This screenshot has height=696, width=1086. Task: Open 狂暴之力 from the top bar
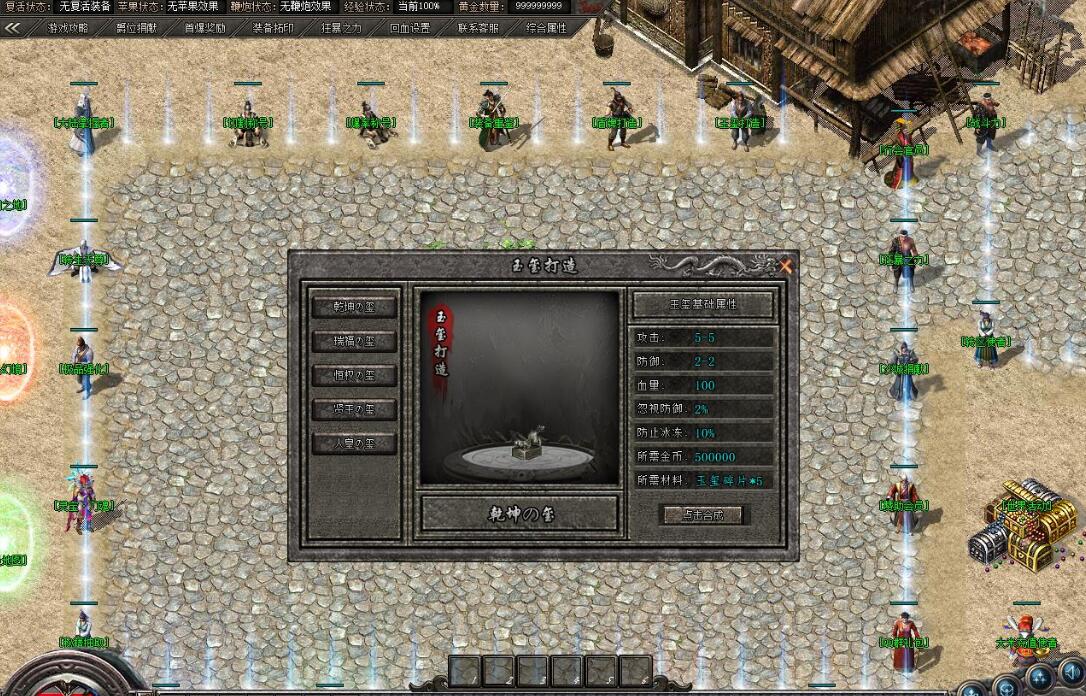click(342, 28)
